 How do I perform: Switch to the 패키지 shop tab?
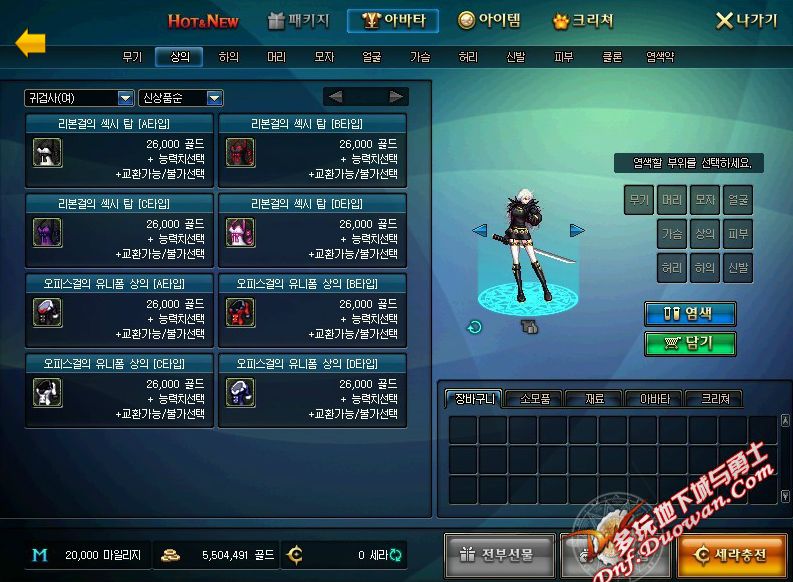pos(299,21)
